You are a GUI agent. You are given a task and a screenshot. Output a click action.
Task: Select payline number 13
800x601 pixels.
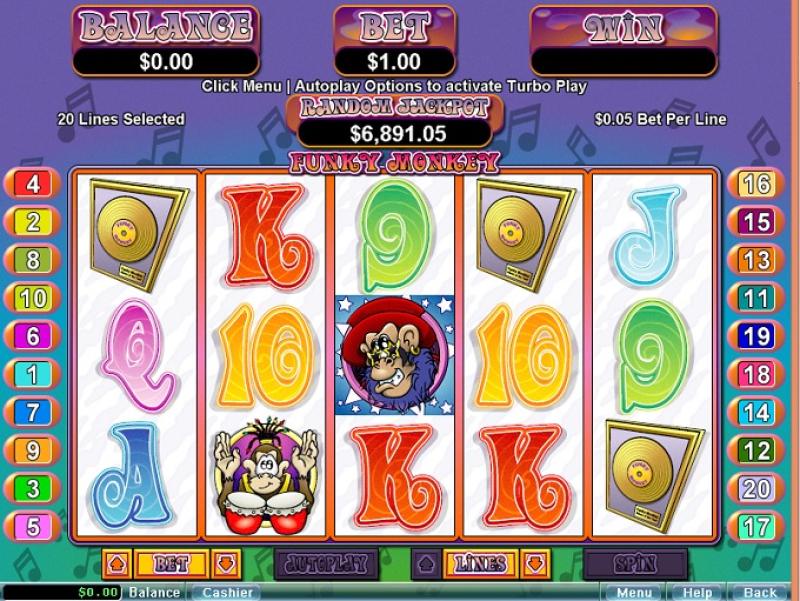tap(758, 260)
